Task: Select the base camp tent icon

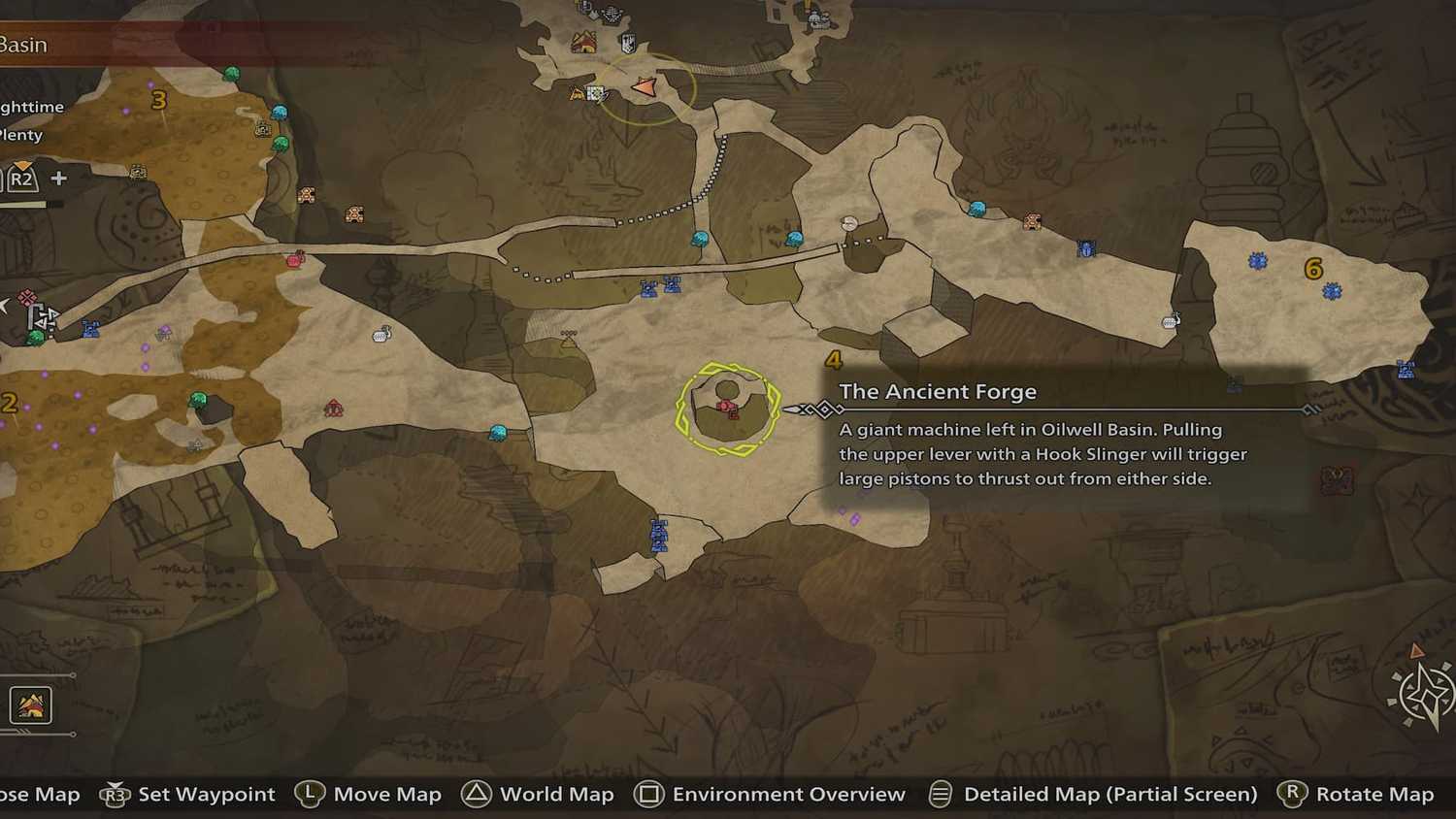Action: (x=583, y=43)
